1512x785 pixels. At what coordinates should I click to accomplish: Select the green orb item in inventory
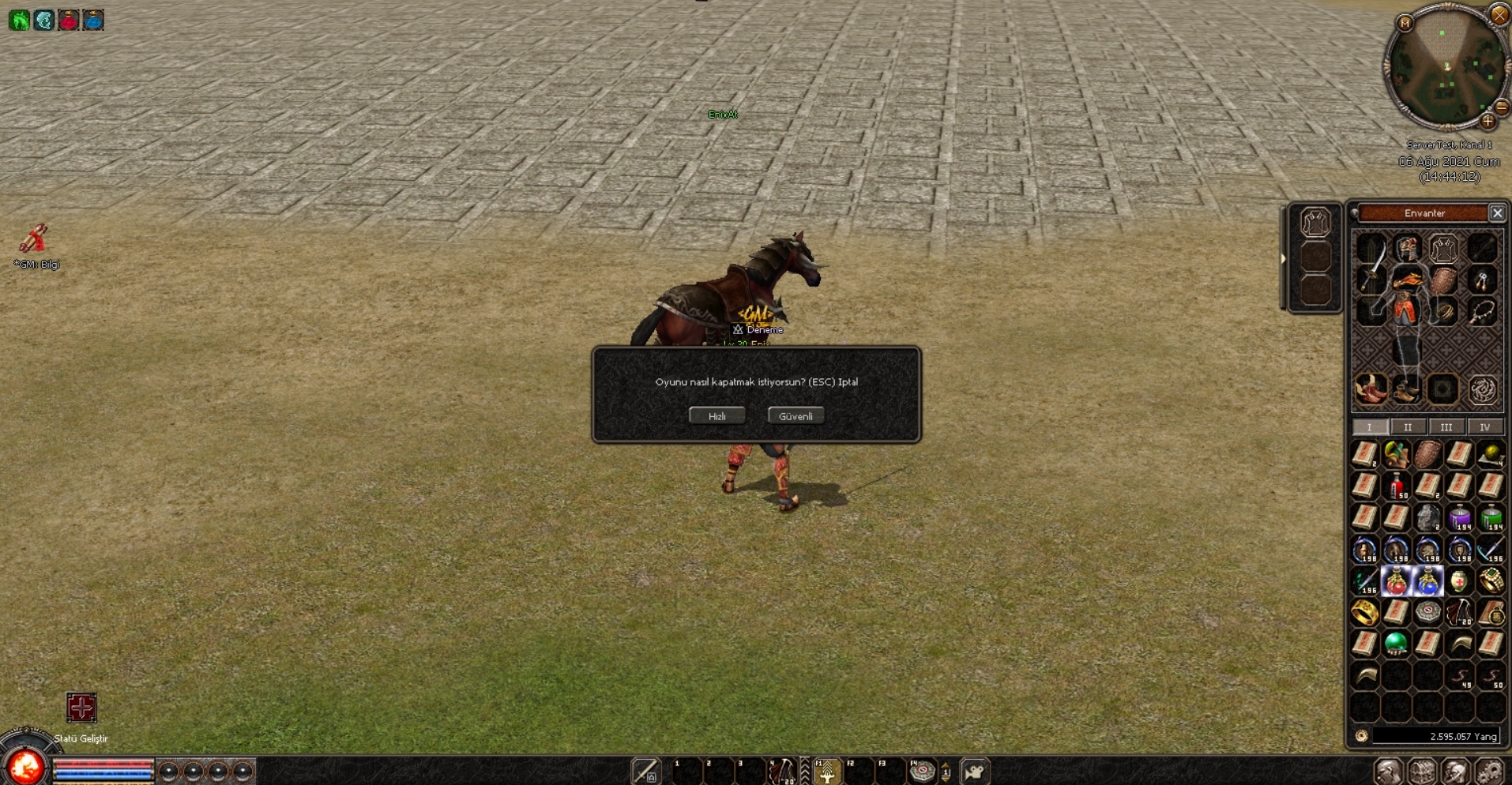coord(1396,644)
